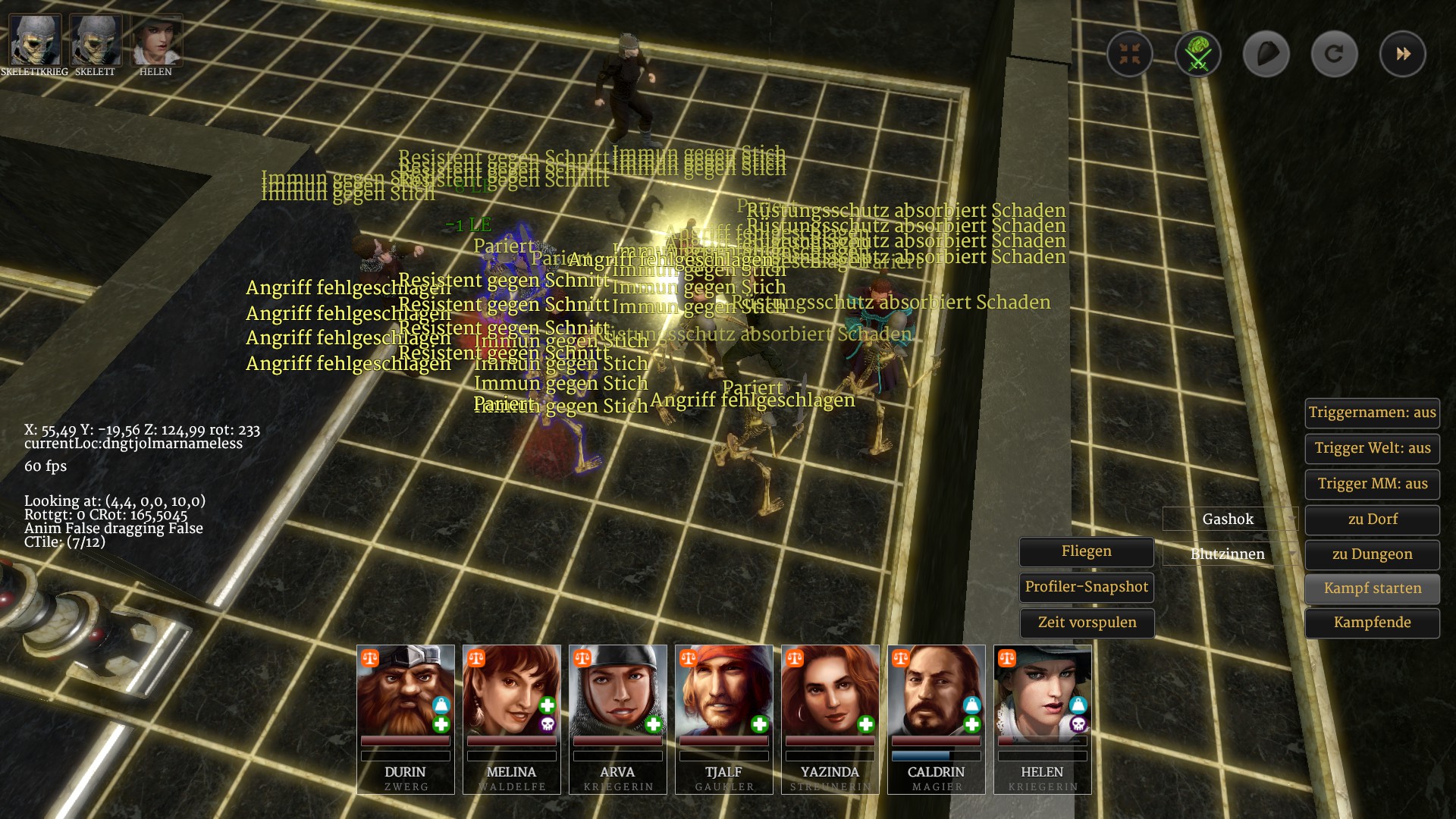Toggle the Trigger Welt setting
1456x819 pixels.
coord(1372,449)
